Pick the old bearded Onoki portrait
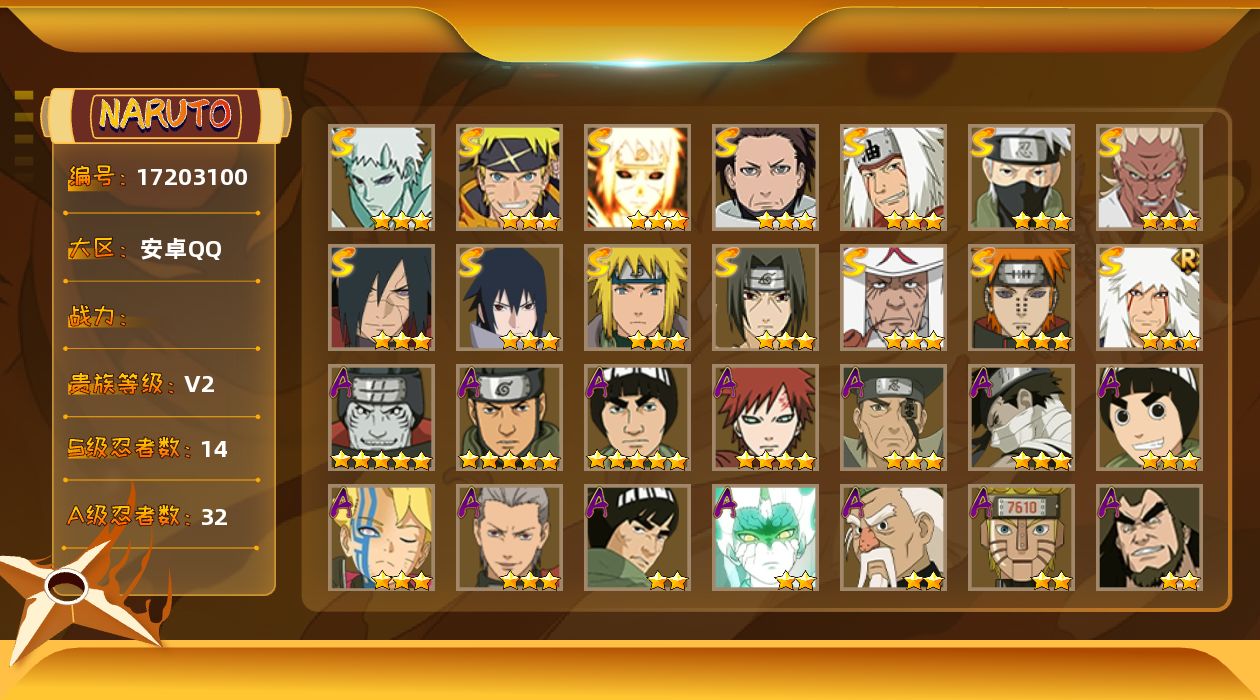This screenshot has width=1260, height=700. point(893,538)
